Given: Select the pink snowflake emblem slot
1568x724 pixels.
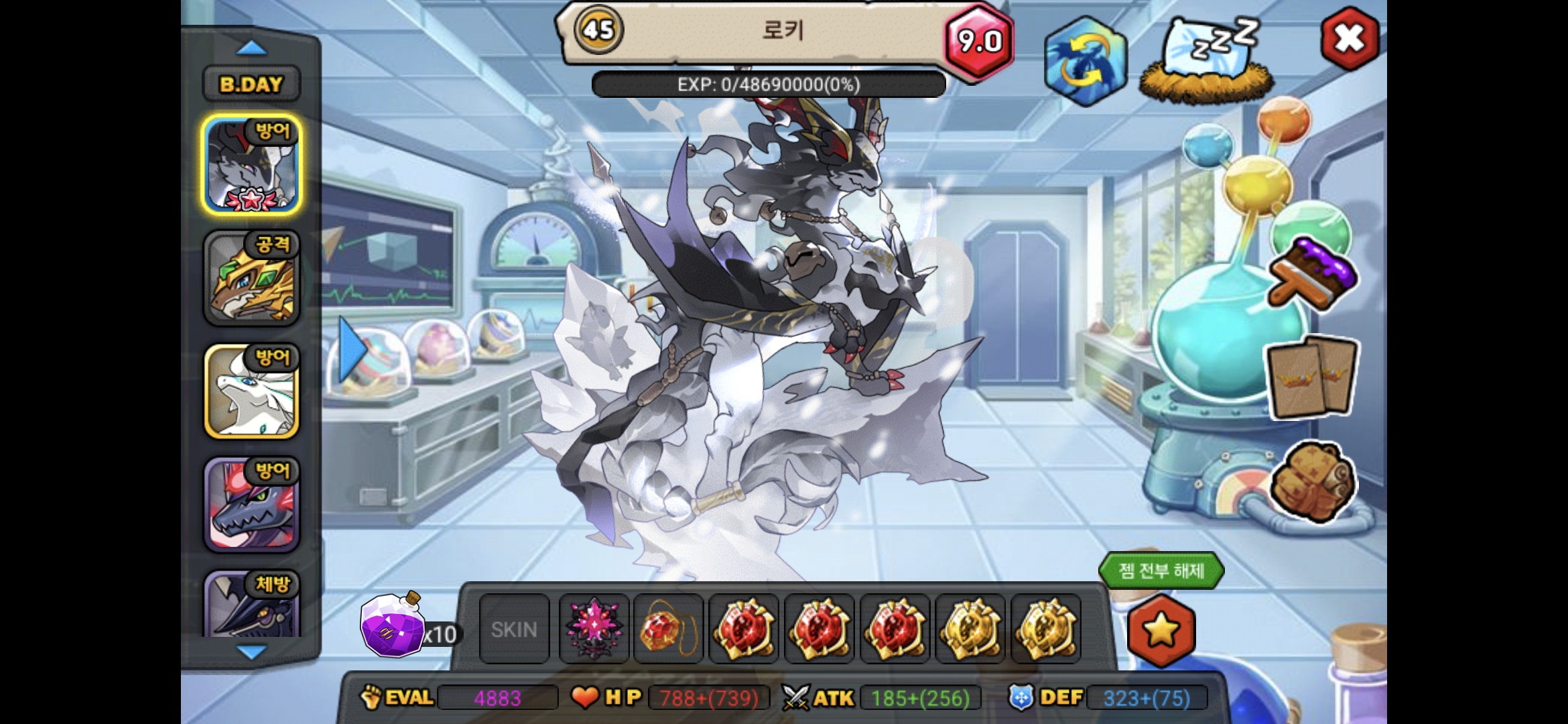Looking at the screenshot, I should (x=594, y=629).
